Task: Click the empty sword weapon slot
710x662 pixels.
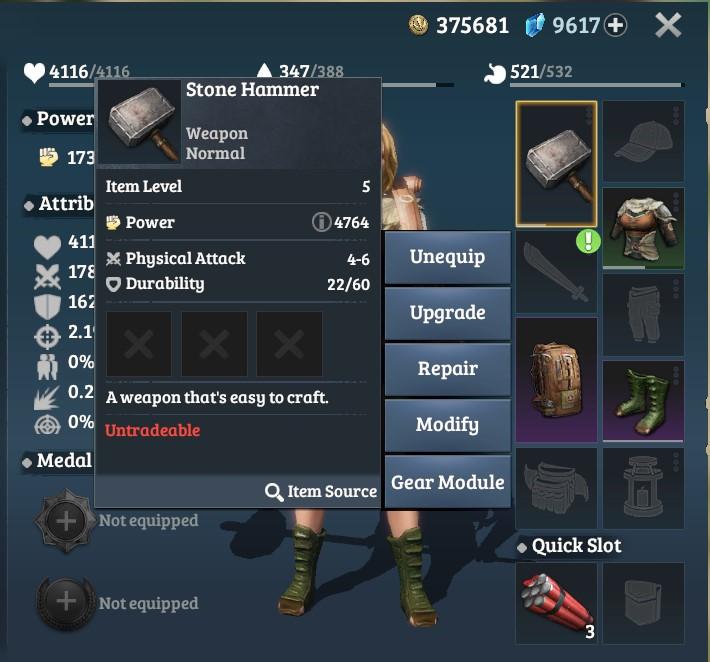Action: (556, 270)
